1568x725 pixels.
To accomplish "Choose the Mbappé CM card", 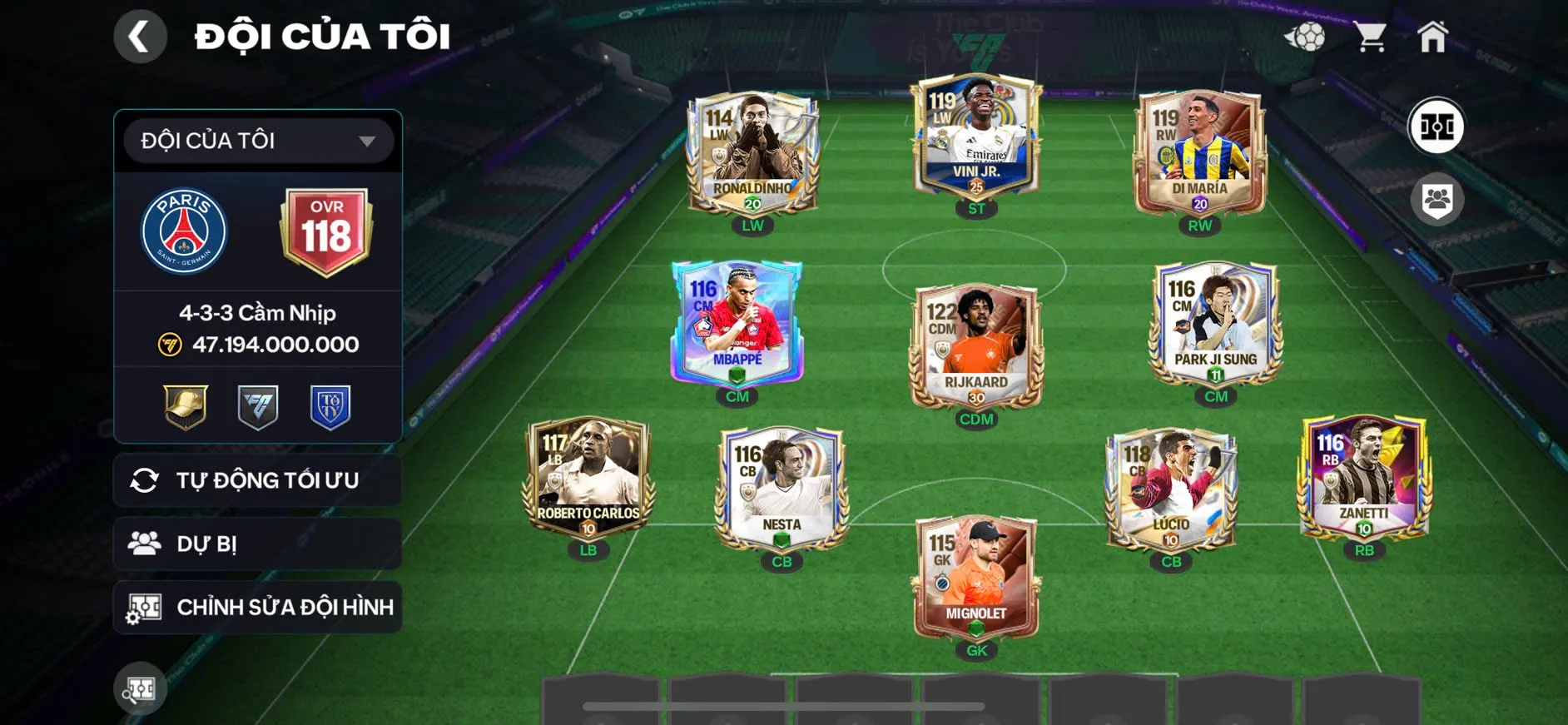I will [x=737, y=325].
